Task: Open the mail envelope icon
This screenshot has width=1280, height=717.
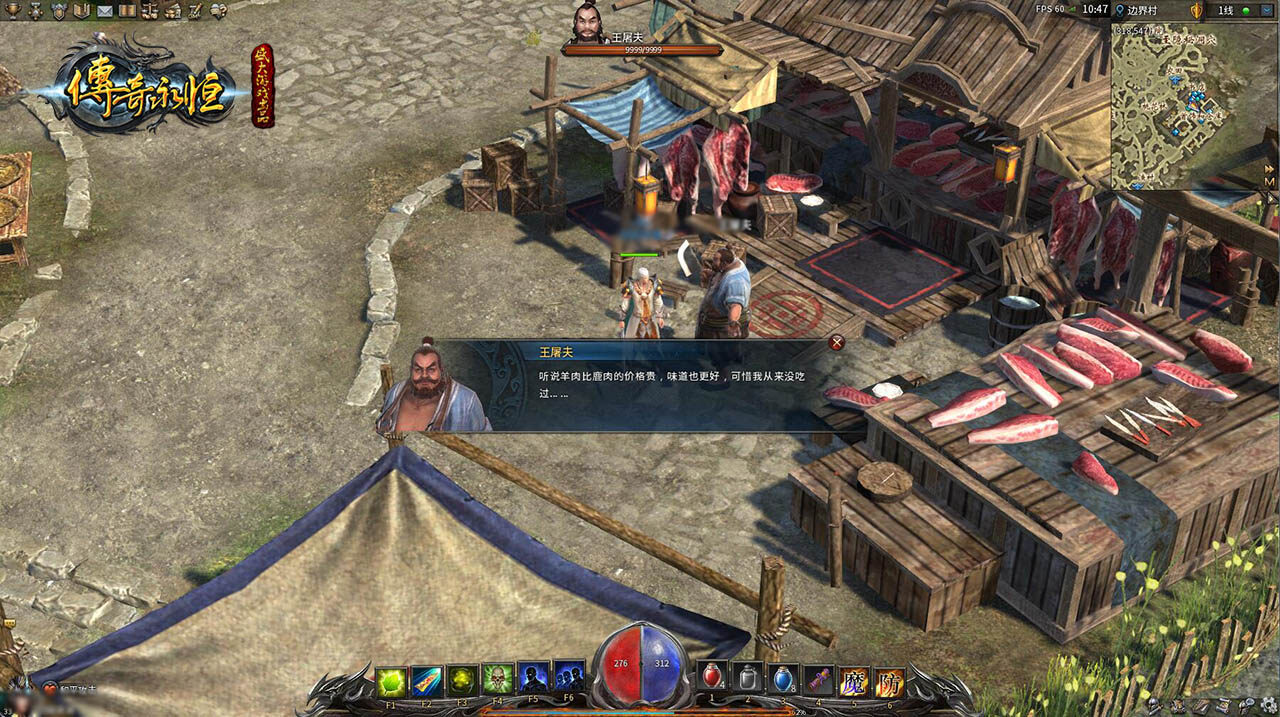Action: point(104,11)
